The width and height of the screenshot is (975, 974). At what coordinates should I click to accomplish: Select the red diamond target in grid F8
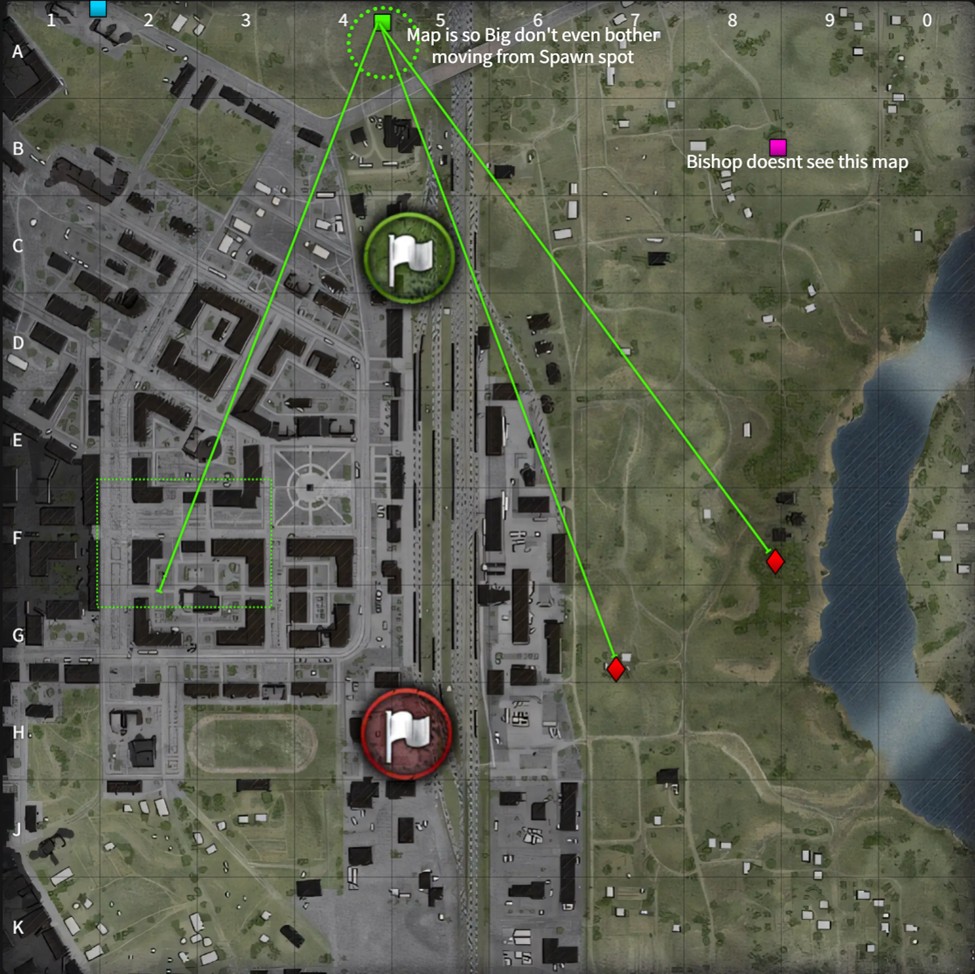click(x=775, y=562)
